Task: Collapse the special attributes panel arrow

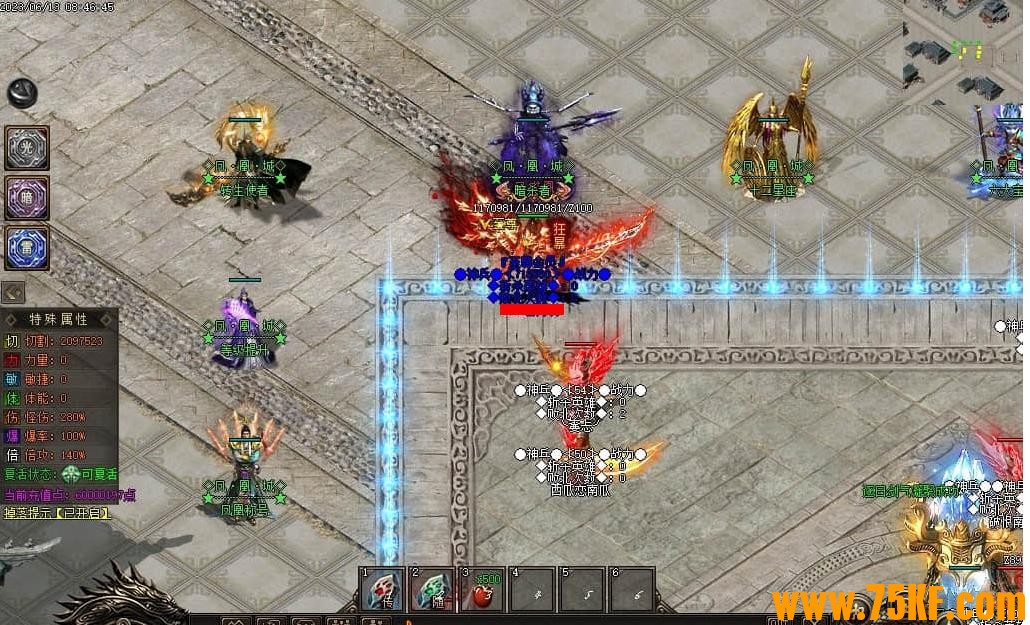Action: point(13,292)
